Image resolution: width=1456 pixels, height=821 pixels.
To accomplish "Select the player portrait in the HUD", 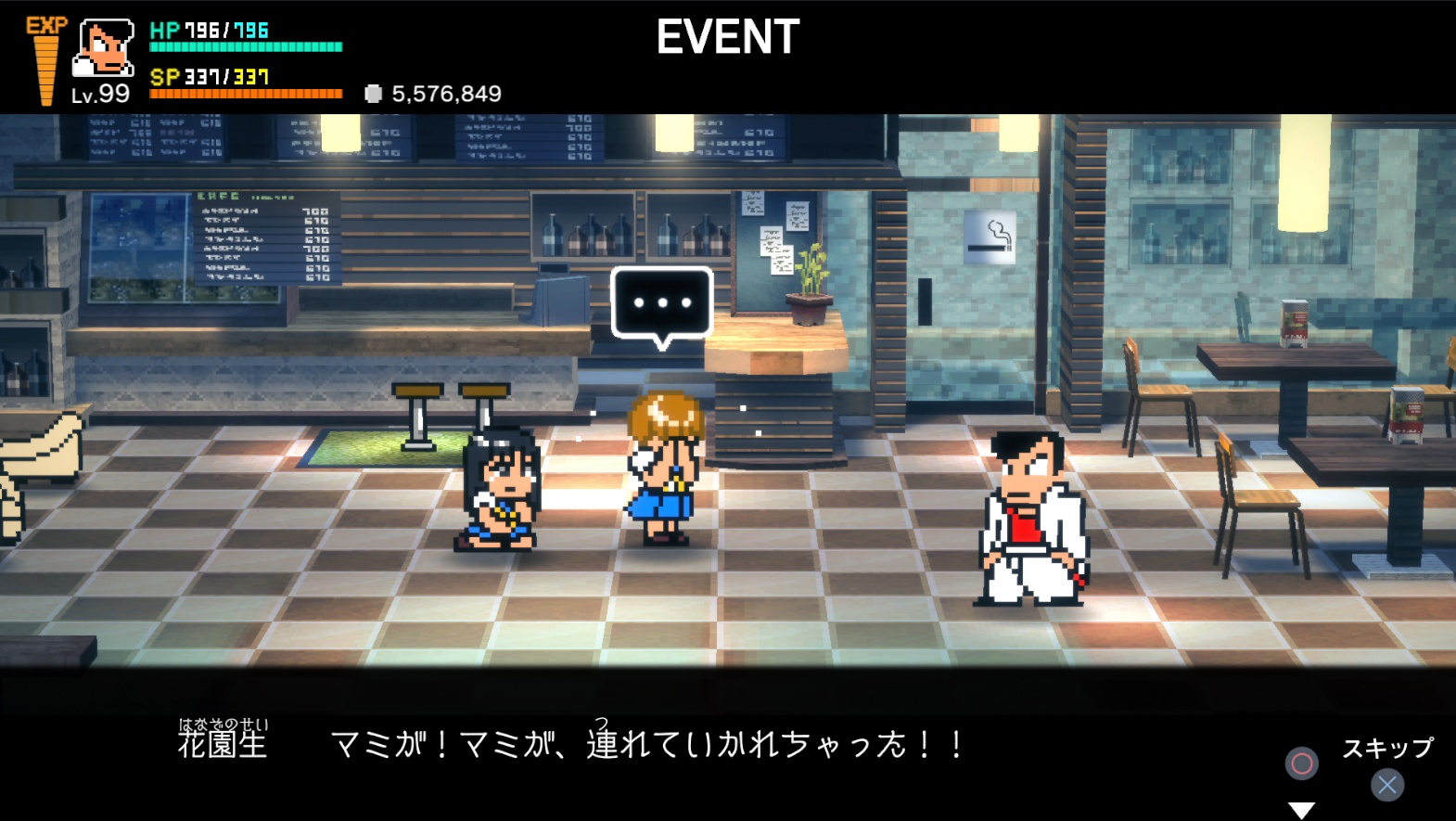I will point(103,48).
